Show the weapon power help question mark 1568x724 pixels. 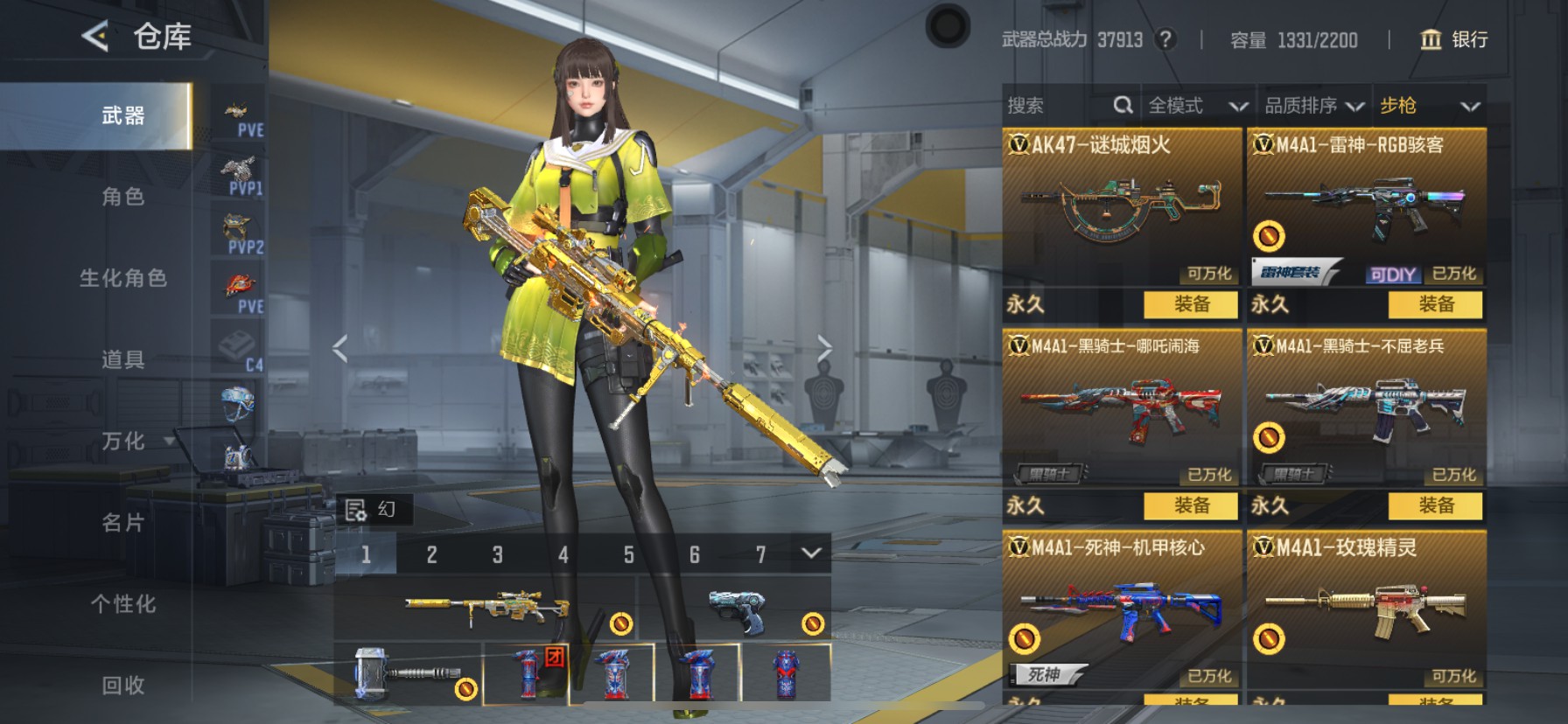point(1165,39)
